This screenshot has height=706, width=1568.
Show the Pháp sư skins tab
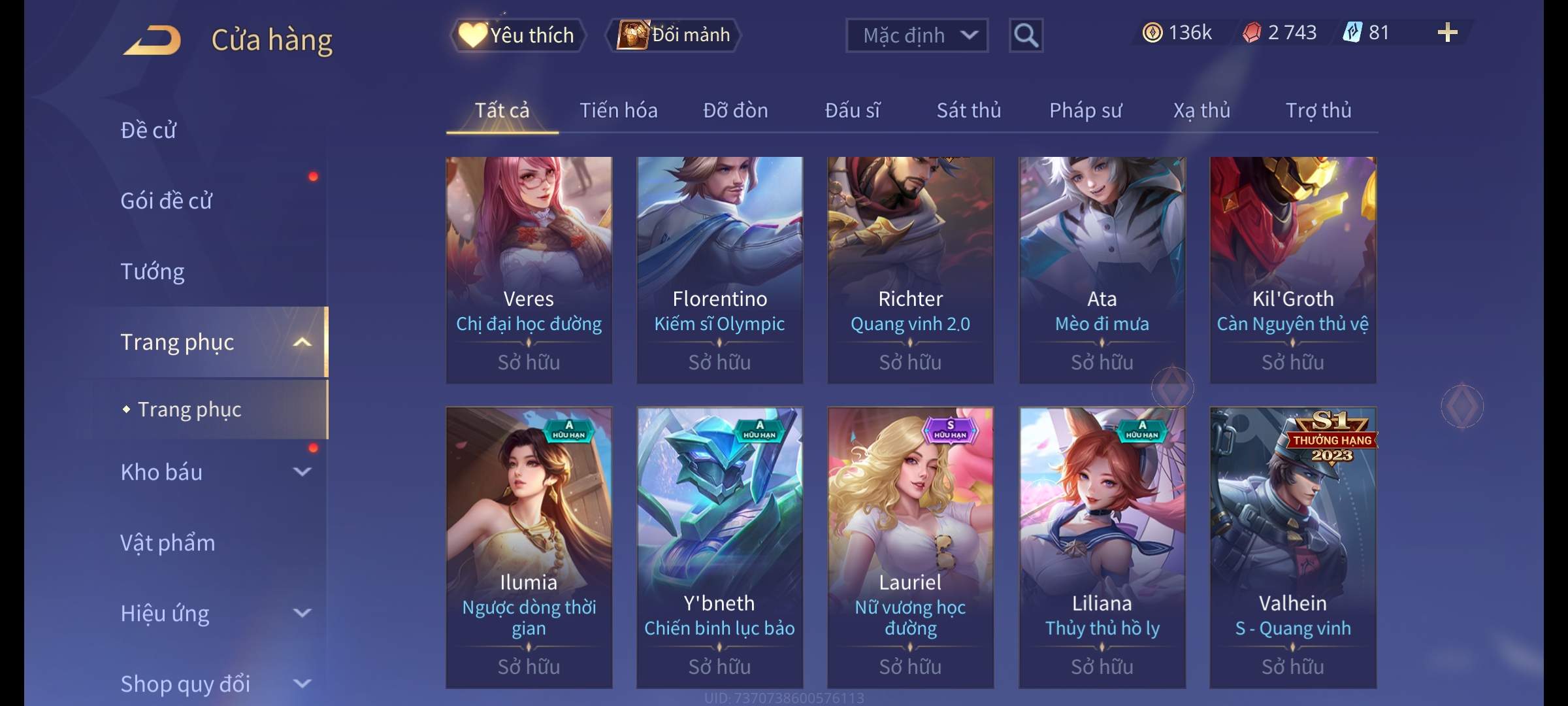point(1085,110)
